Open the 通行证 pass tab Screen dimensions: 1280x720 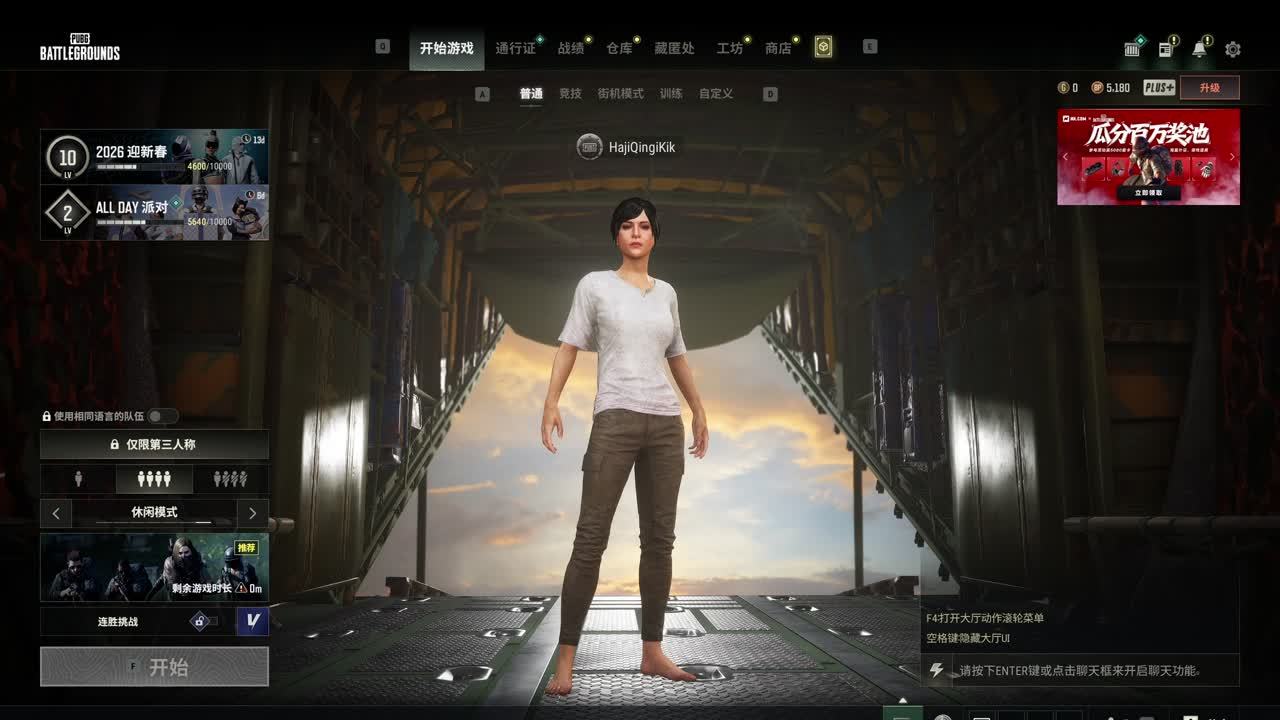click(x=515, y=48)
